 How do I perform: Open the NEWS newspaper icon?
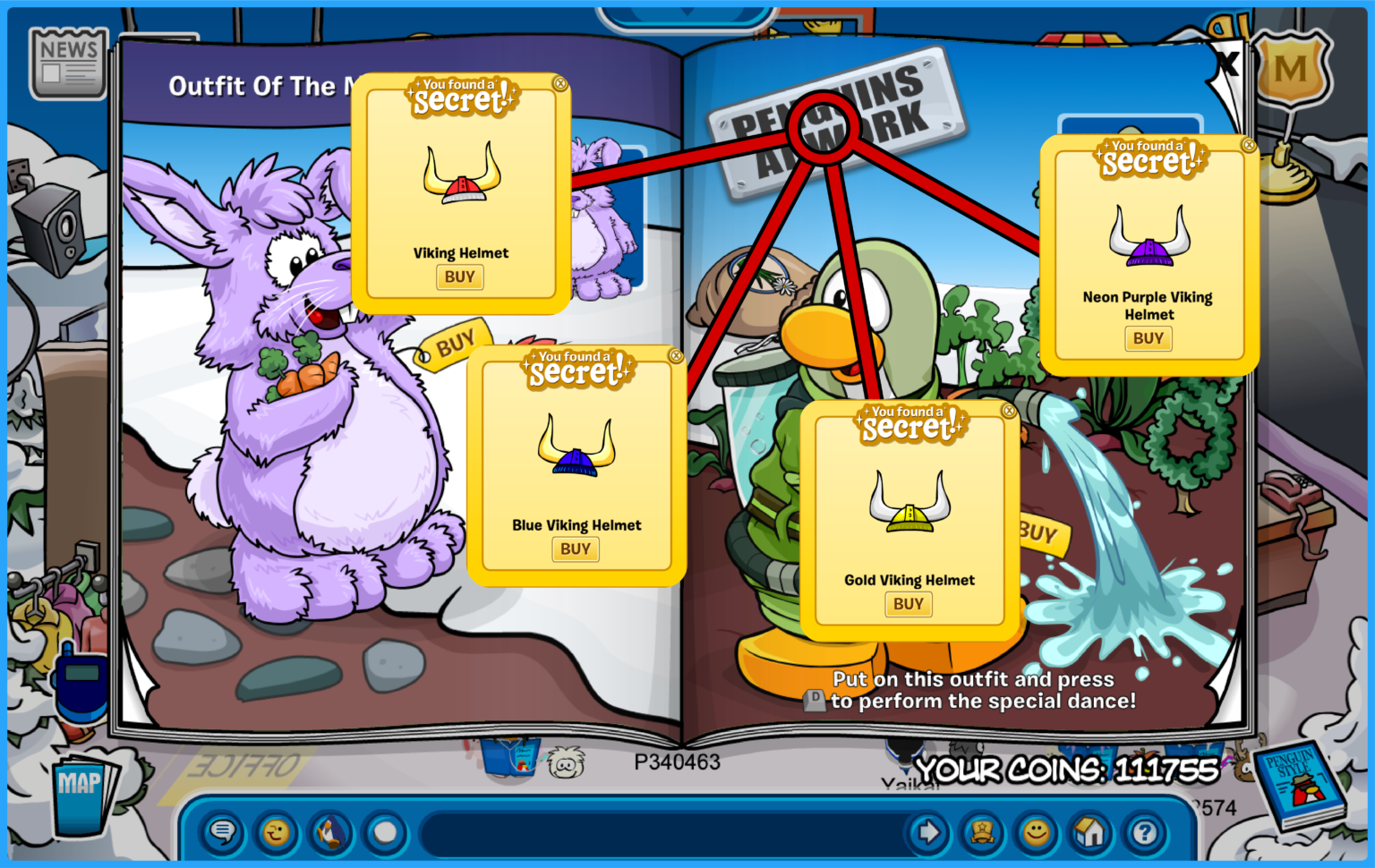click(67, 61)
